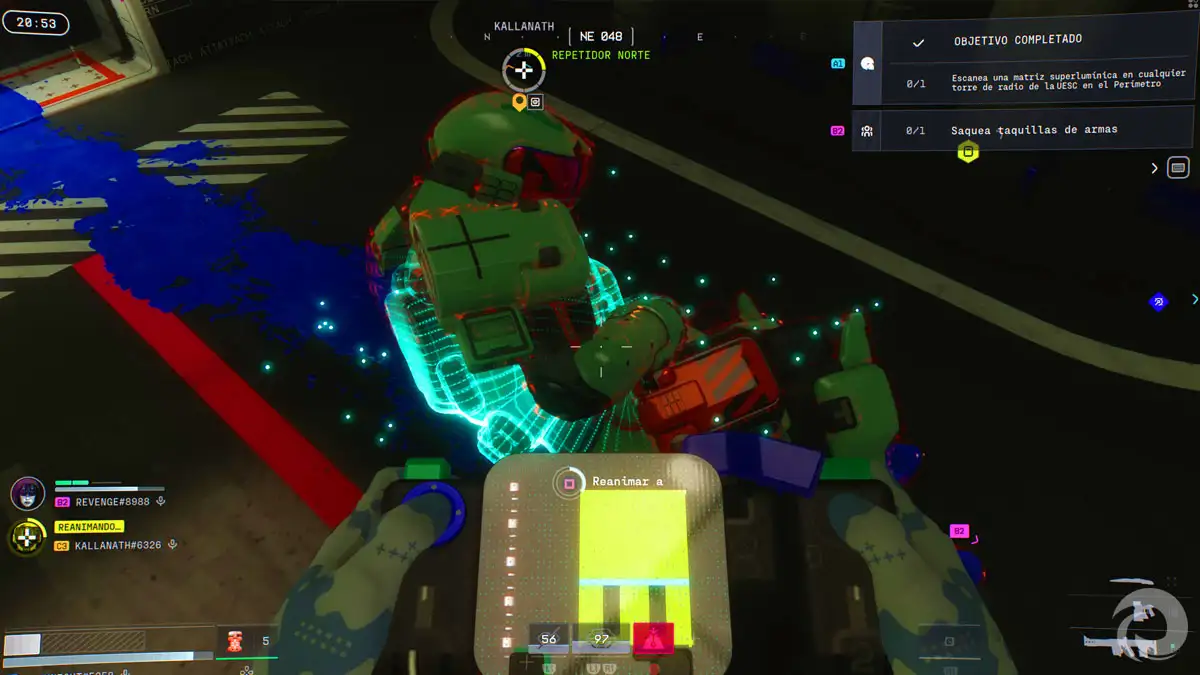Click REVENGE#8988 squad member portrait
The image size is (1200, 675).
tap(27, 493)
